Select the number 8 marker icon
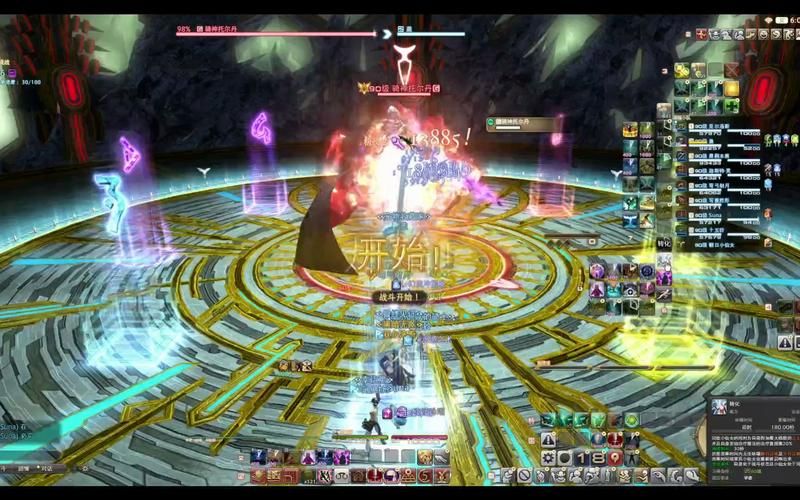 (x=598, y=457)
